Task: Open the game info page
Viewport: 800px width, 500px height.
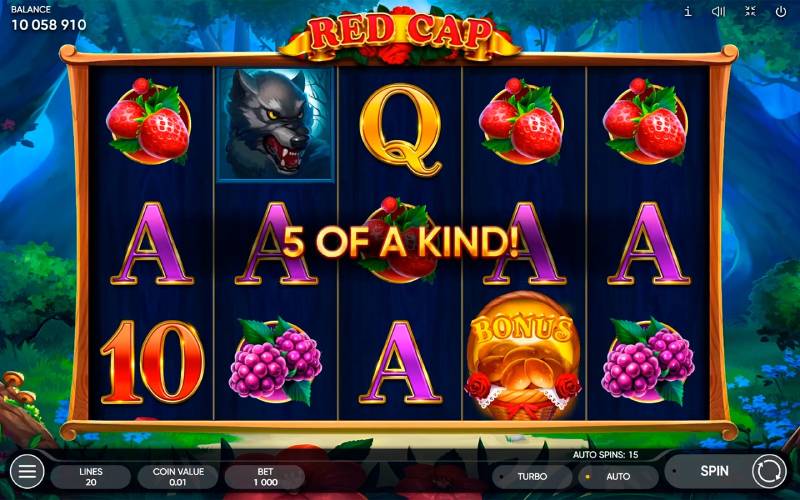Action: pos(687,12)
